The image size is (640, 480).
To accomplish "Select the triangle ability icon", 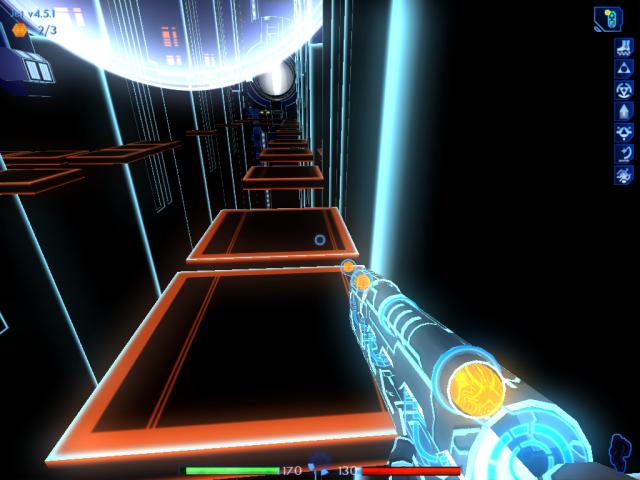I will (x=622, y=68).
